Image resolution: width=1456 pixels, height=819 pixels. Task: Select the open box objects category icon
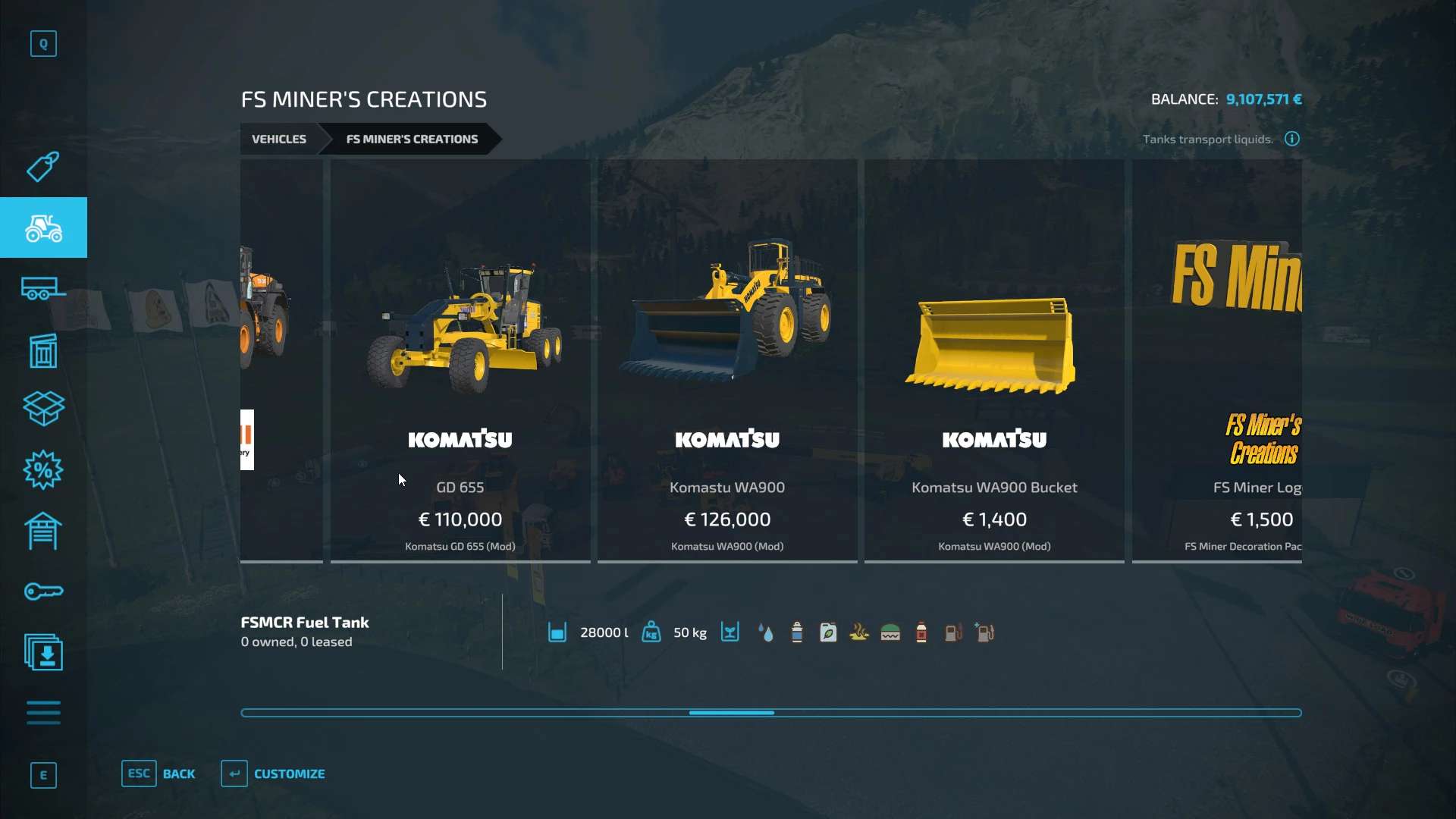43,409
